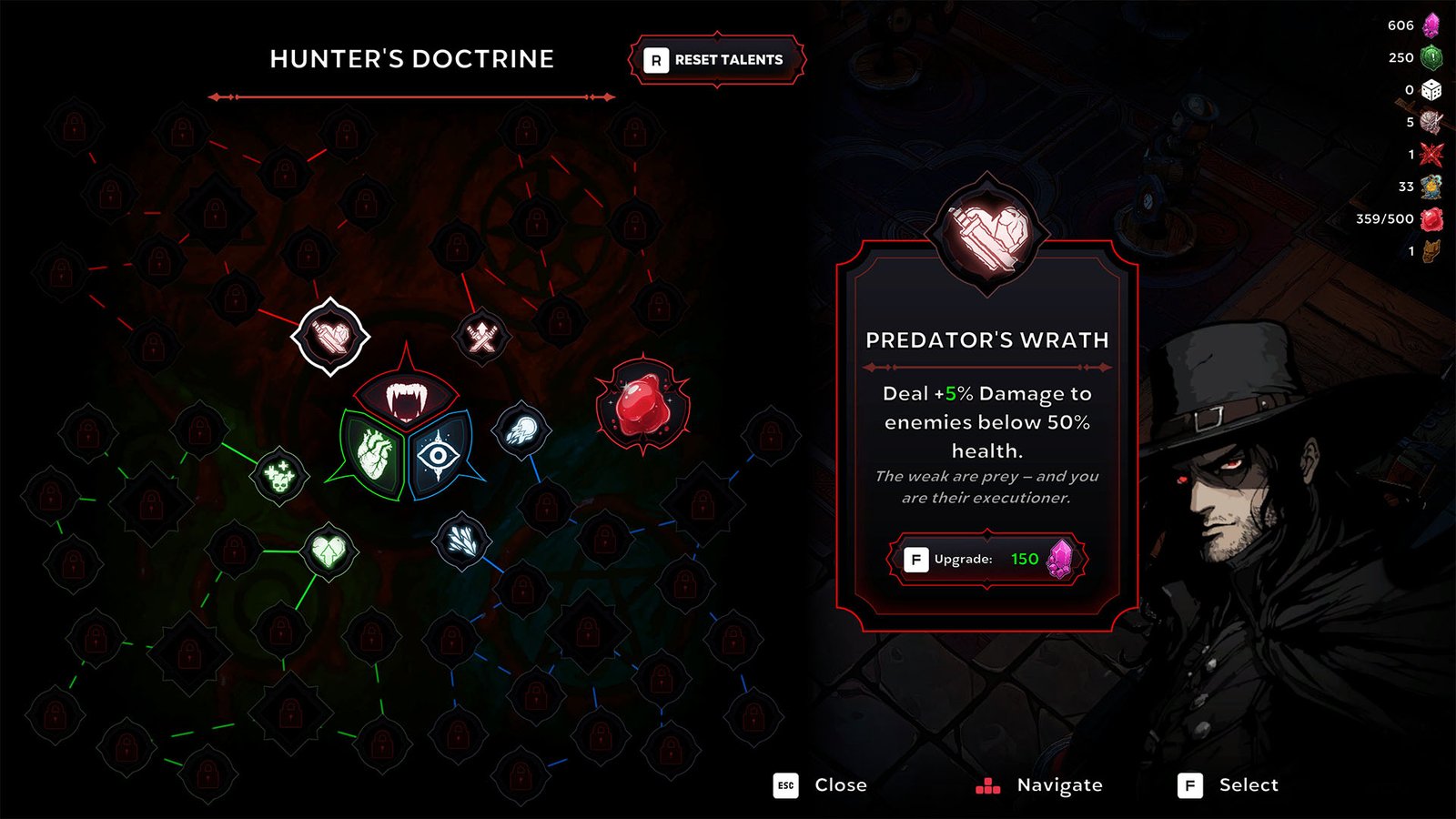Screen dimensions: 1456x819
Task: Select the large red blood gem node
Action: click(642, 406)
